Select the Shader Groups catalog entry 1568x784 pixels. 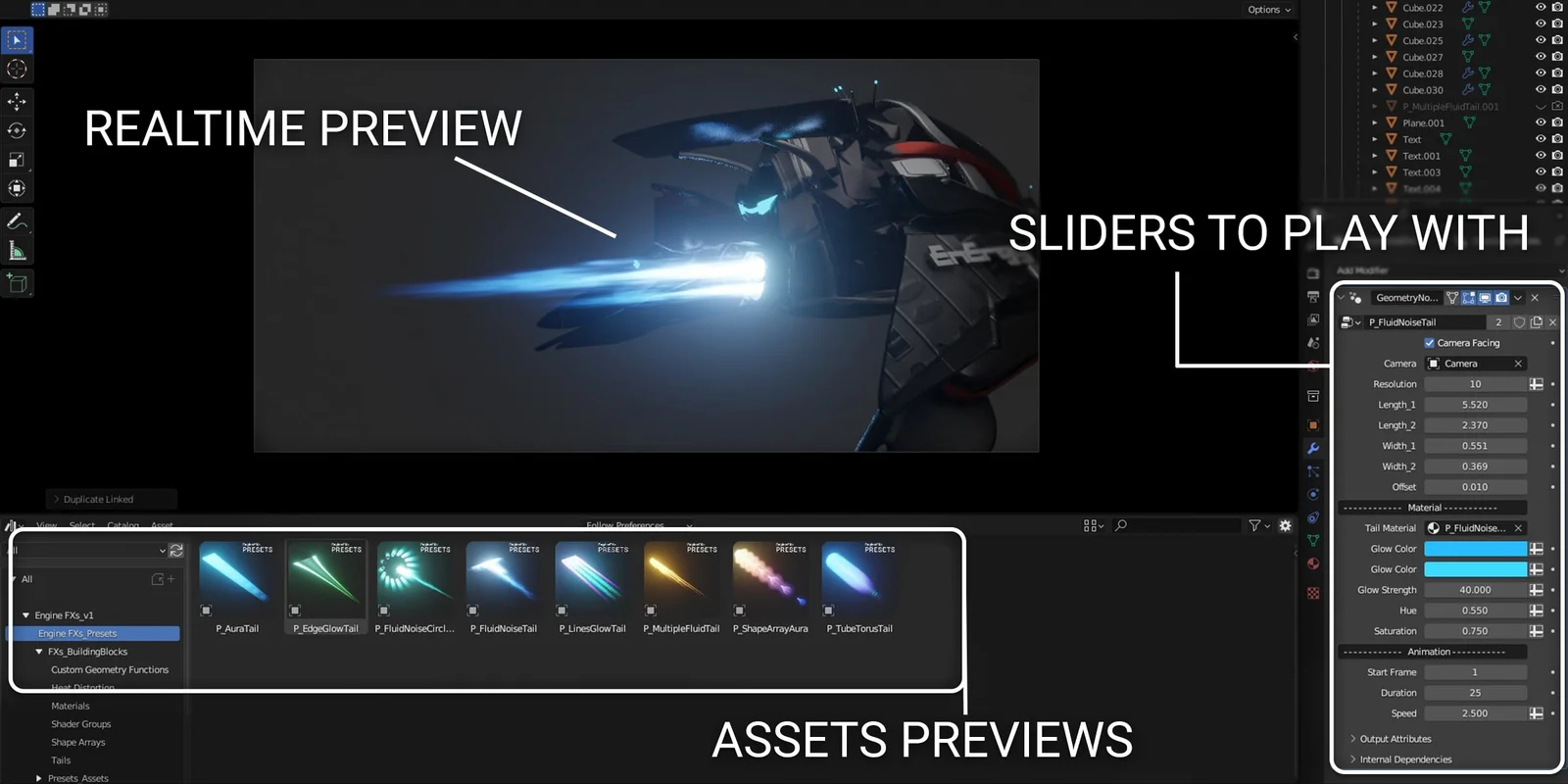coord(78,723)
